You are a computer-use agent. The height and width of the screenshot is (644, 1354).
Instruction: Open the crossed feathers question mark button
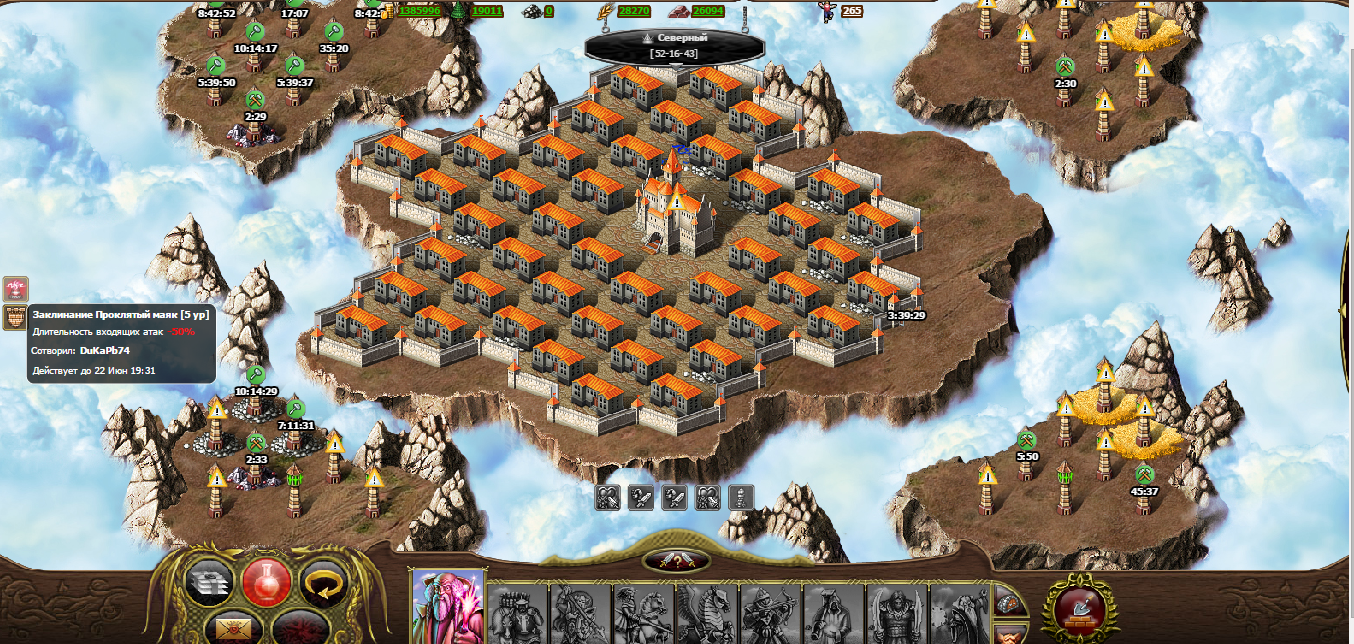point(677,561)
